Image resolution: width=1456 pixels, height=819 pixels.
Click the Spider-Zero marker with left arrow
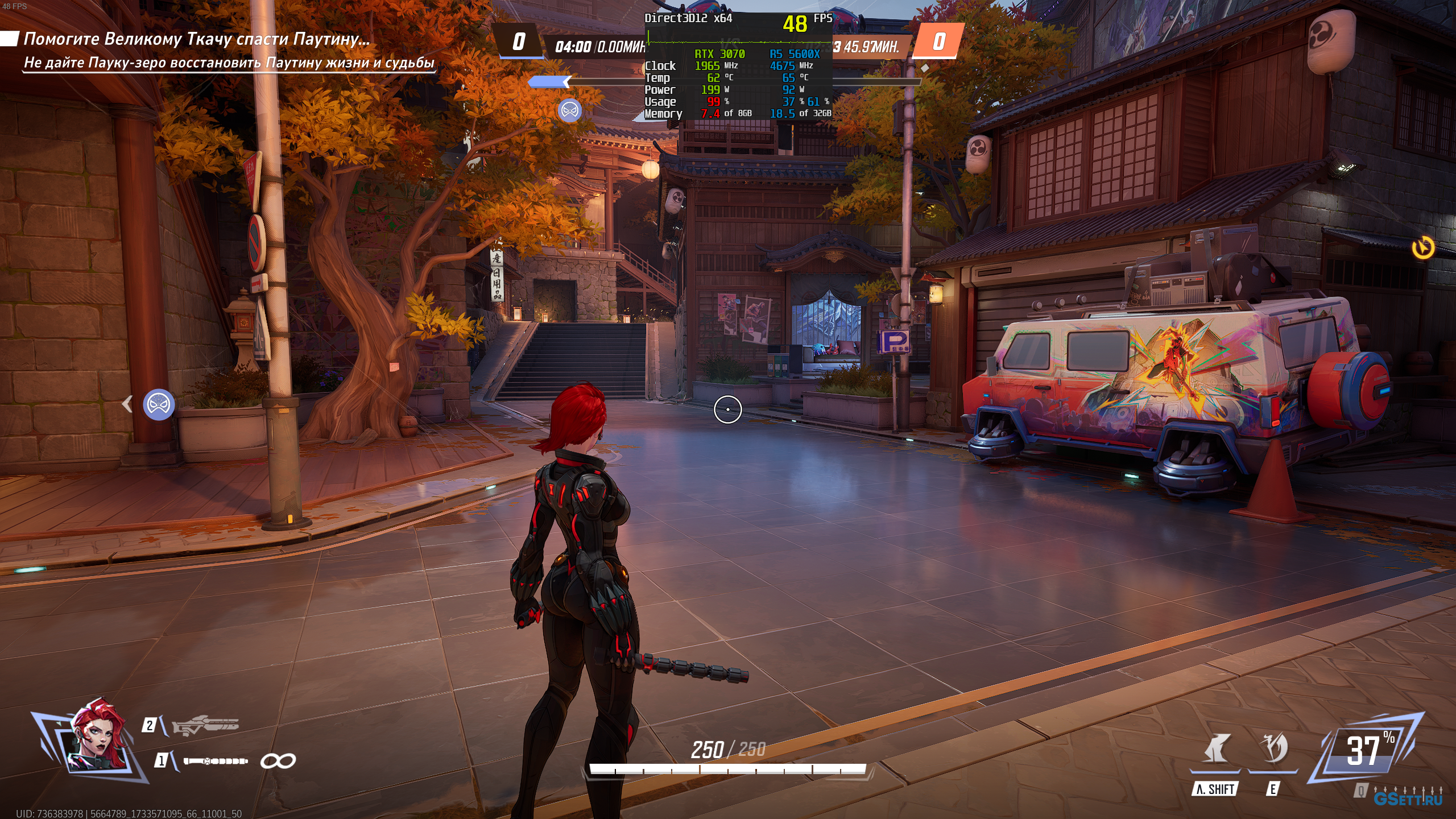[x=158, y=404]
